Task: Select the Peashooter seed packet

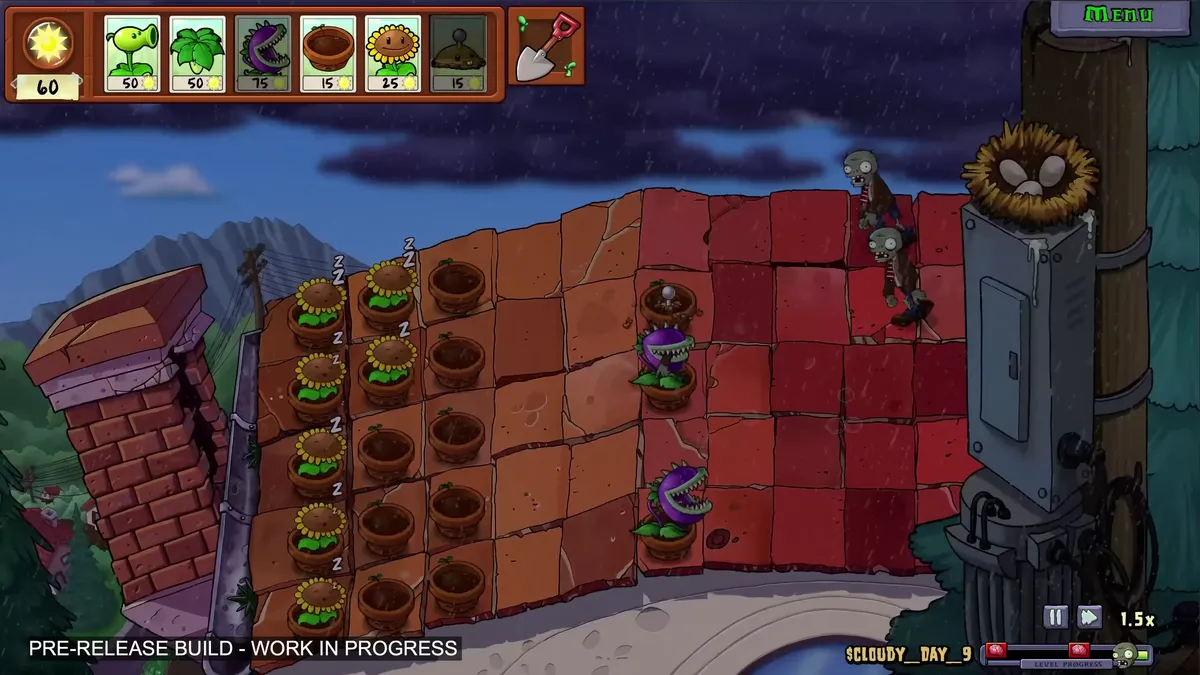Action: pos(133,53)
